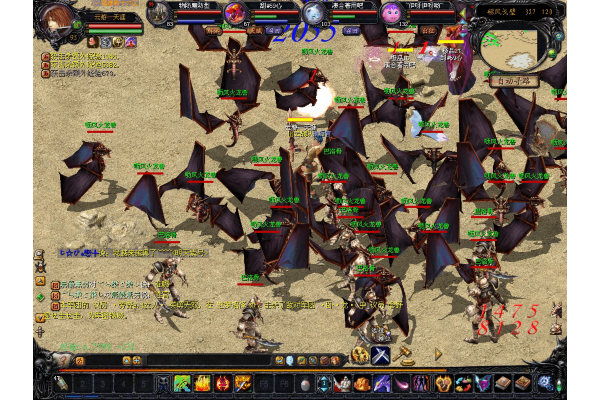Select the first party member portrait

(x=158, y=14)
